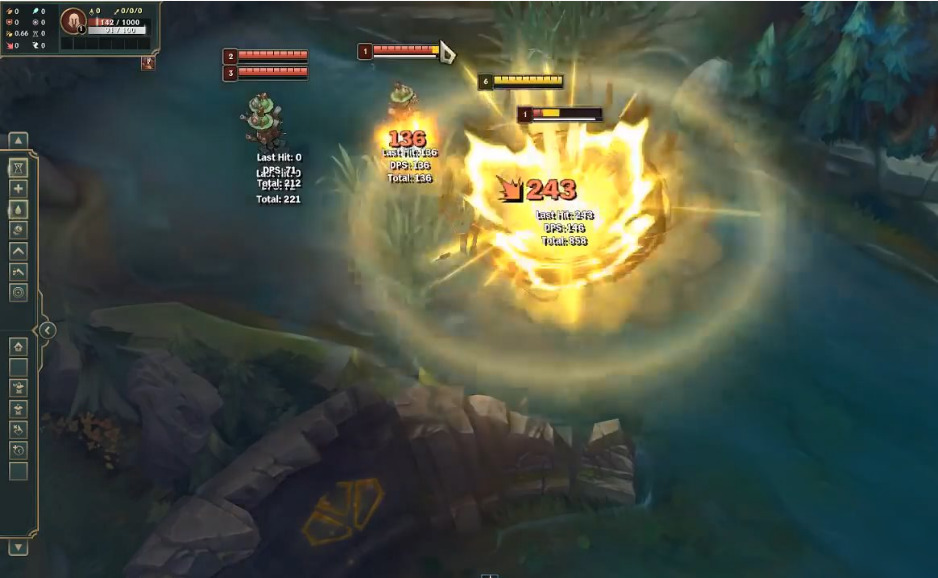This screenshot has width=938, height=578.
Task: Click the house-shaped tool button
Action: click(18, 346)
